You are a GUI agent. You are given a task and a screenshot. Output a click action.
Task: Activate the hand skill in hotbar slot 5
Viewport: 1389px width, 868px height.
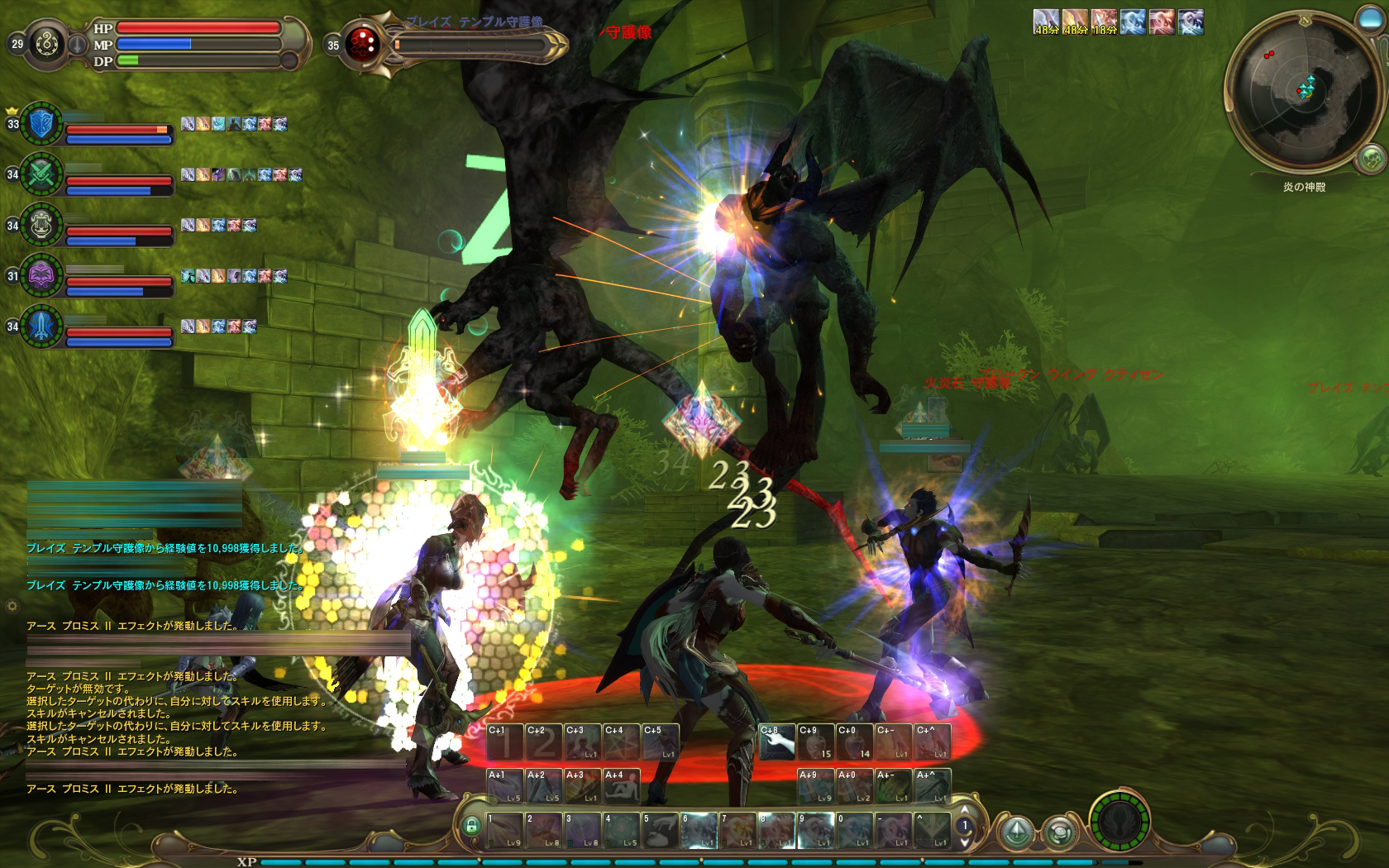click(661, 831)
